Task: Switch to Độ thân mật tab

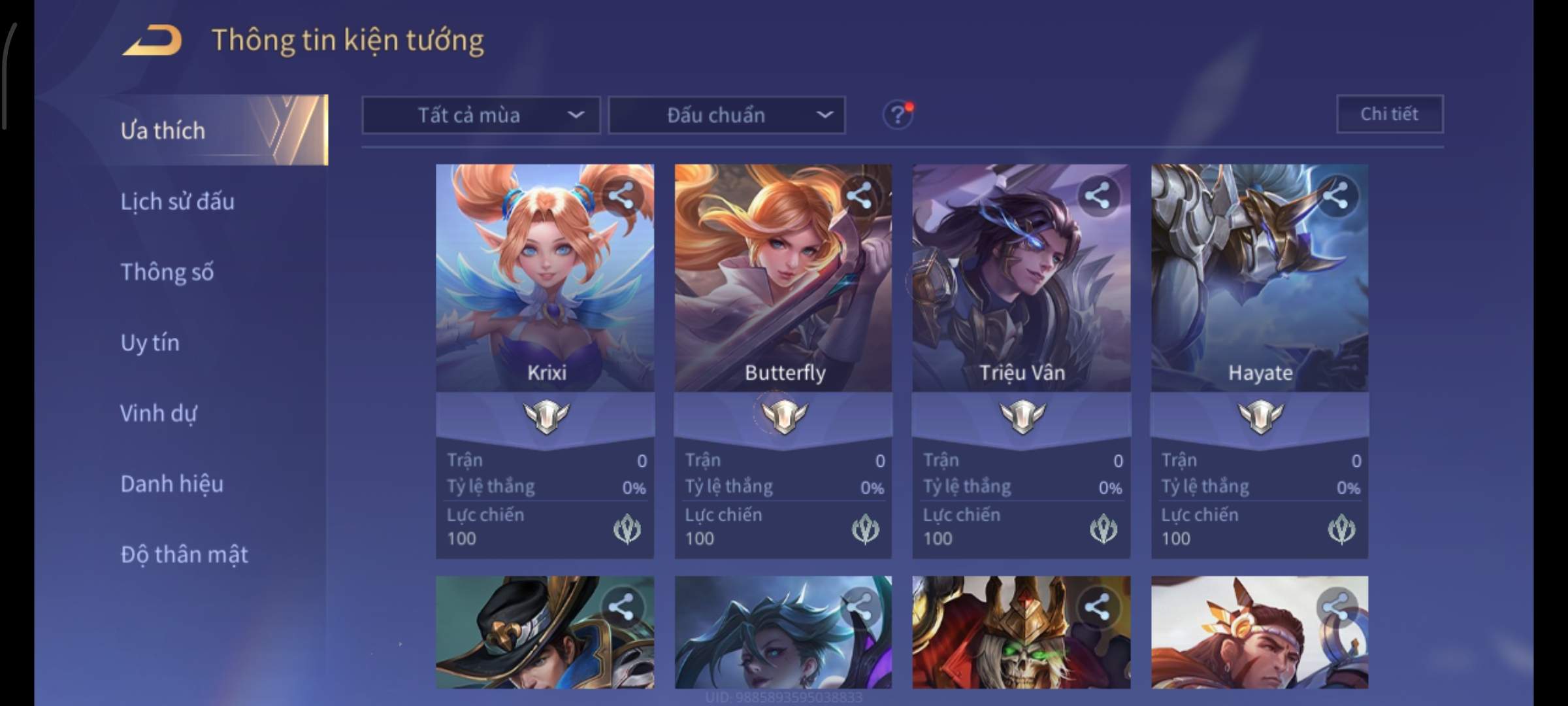Action: click(184, 554)
